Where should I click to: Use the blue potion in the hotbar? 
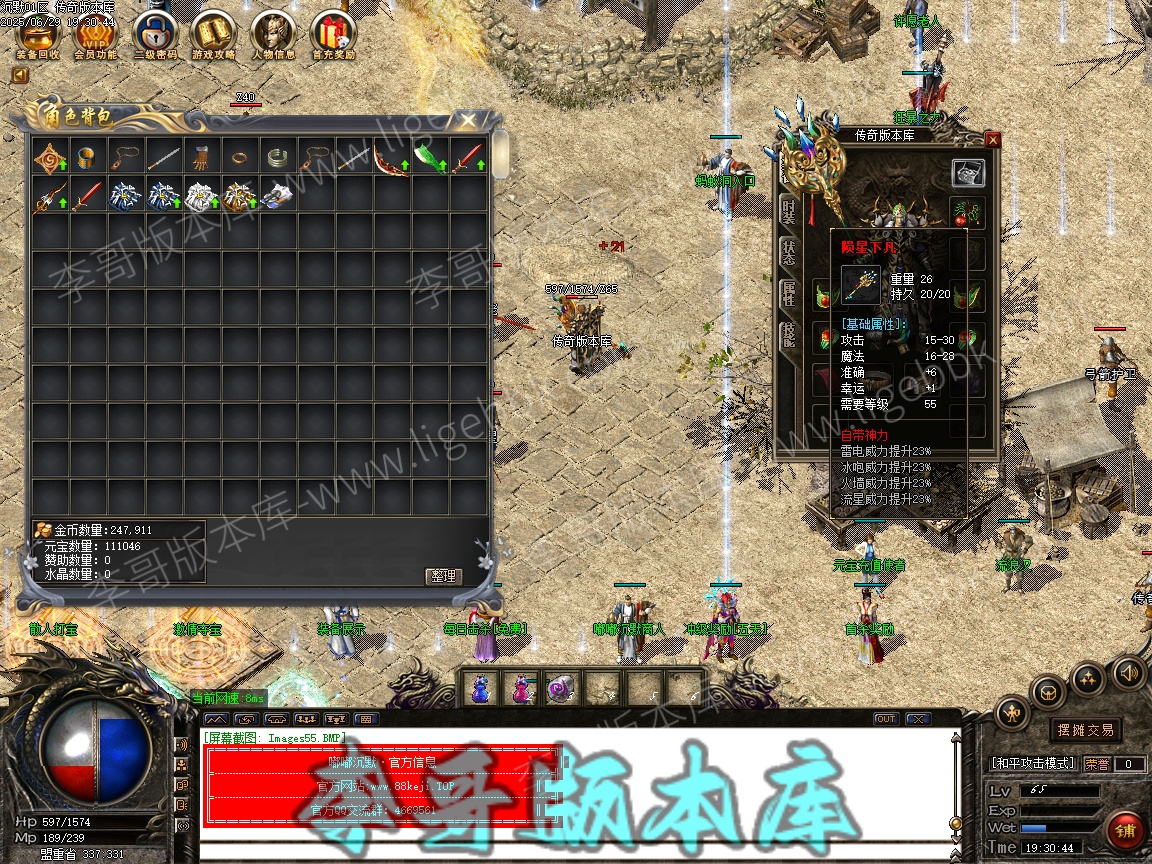tap(480, 689)
